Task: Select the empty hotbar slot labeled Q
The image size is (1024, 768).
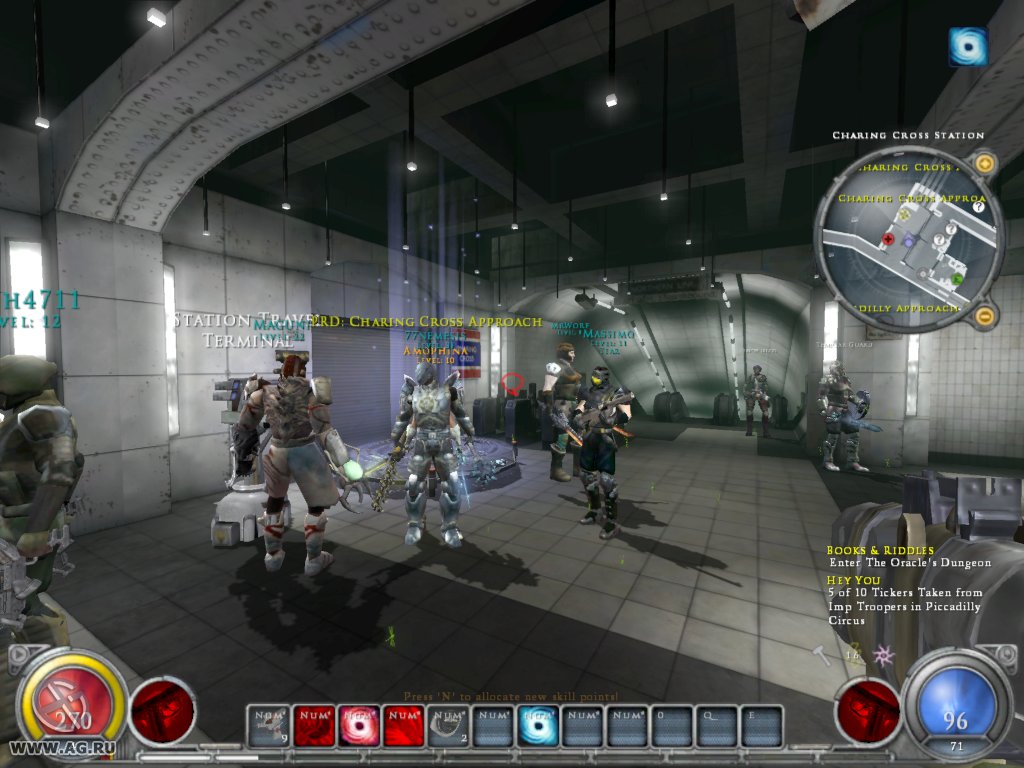Action: (x=717, y=726)
